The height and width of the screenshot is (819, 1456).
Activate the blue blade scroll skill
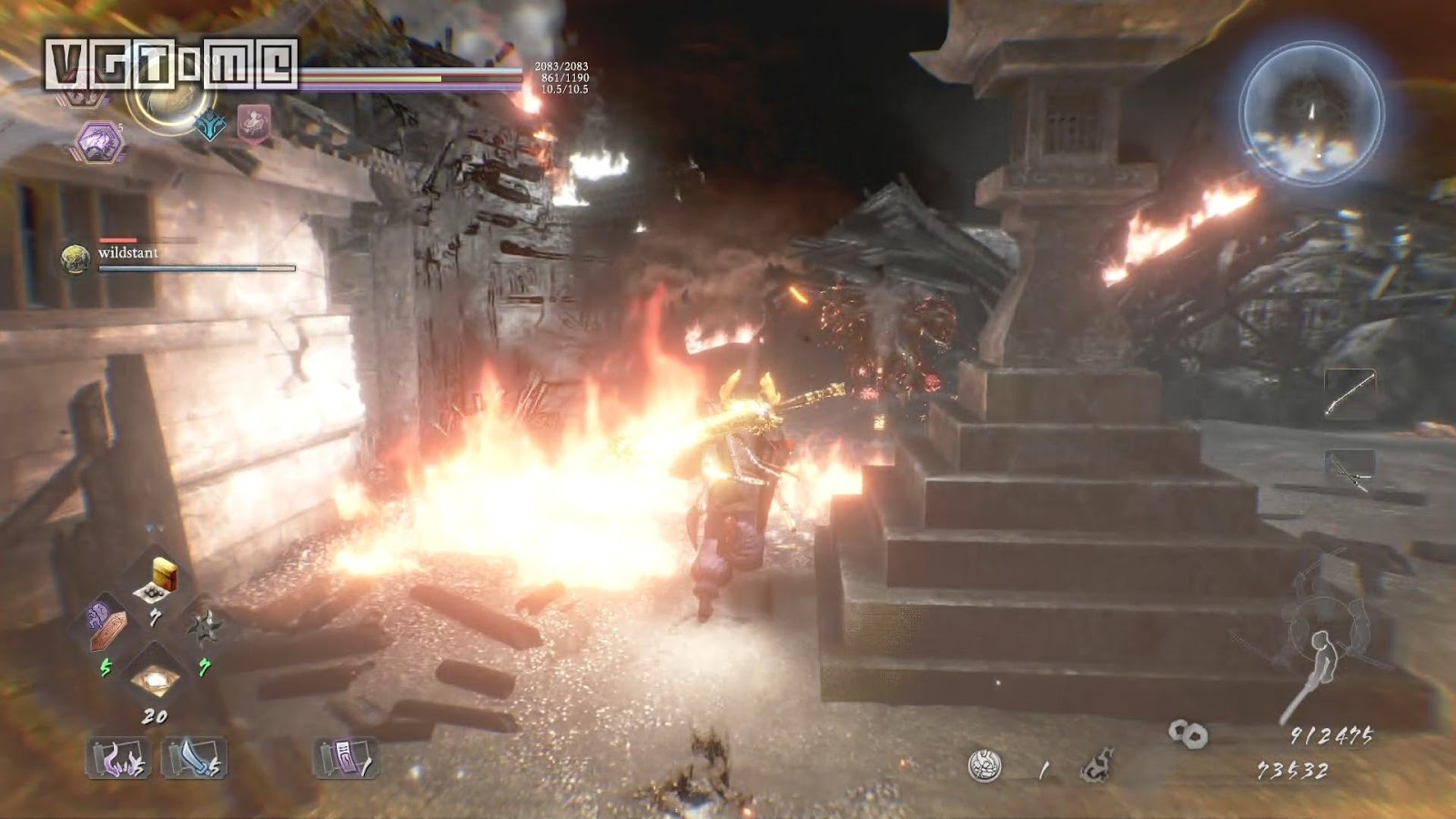point(193,759)
